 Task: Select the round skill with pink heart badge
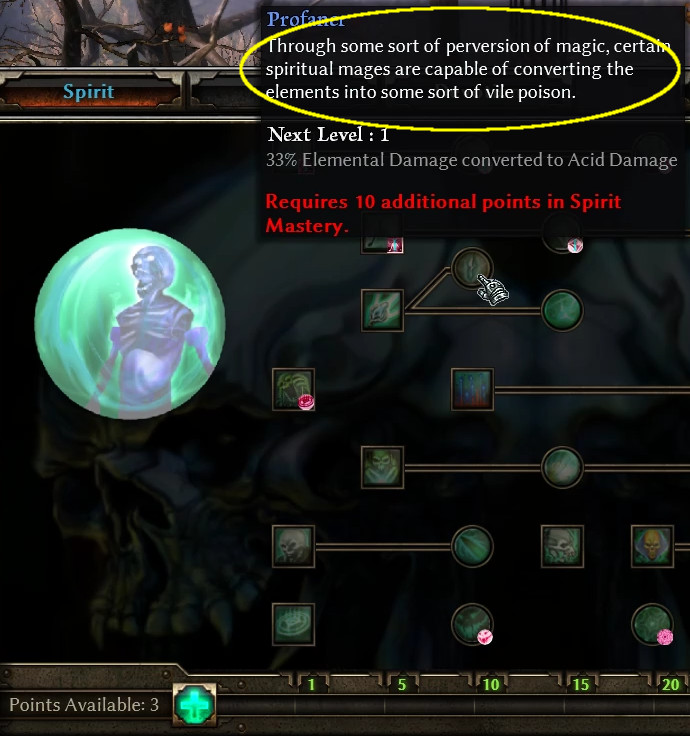coord(472,624)
